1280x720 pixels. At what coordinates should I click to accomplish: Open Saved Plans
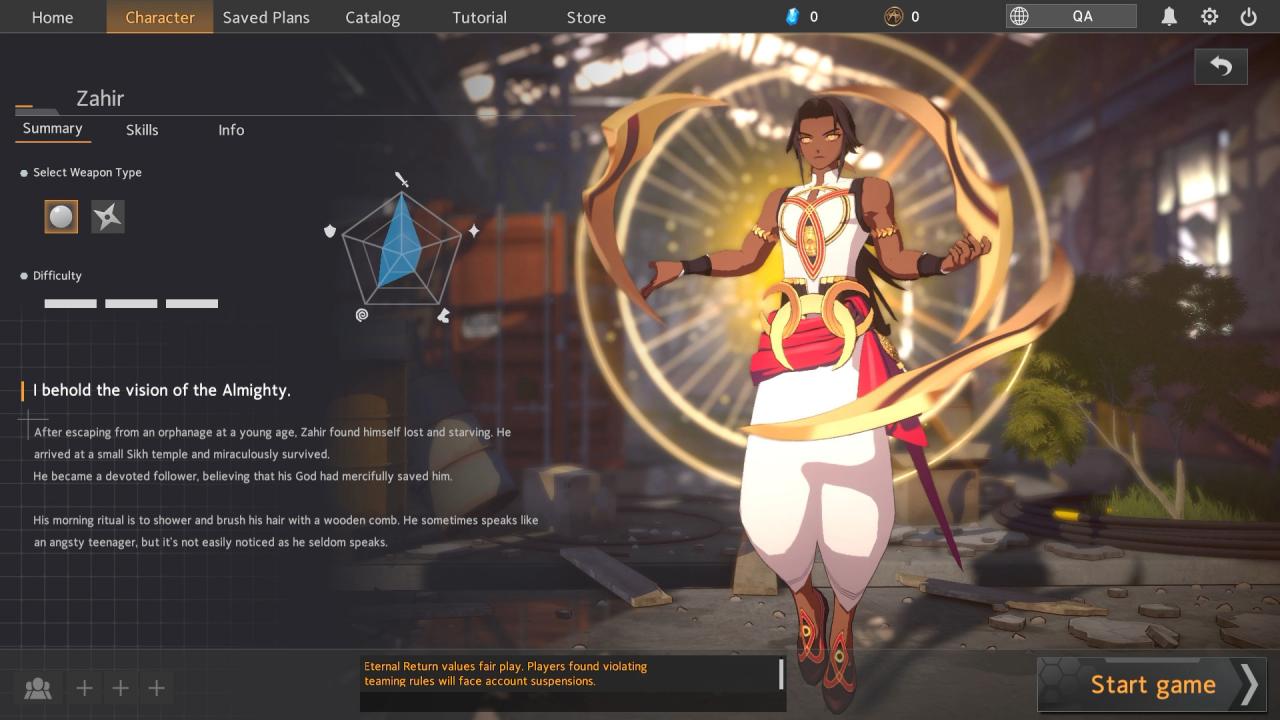(x=266, y=17)
